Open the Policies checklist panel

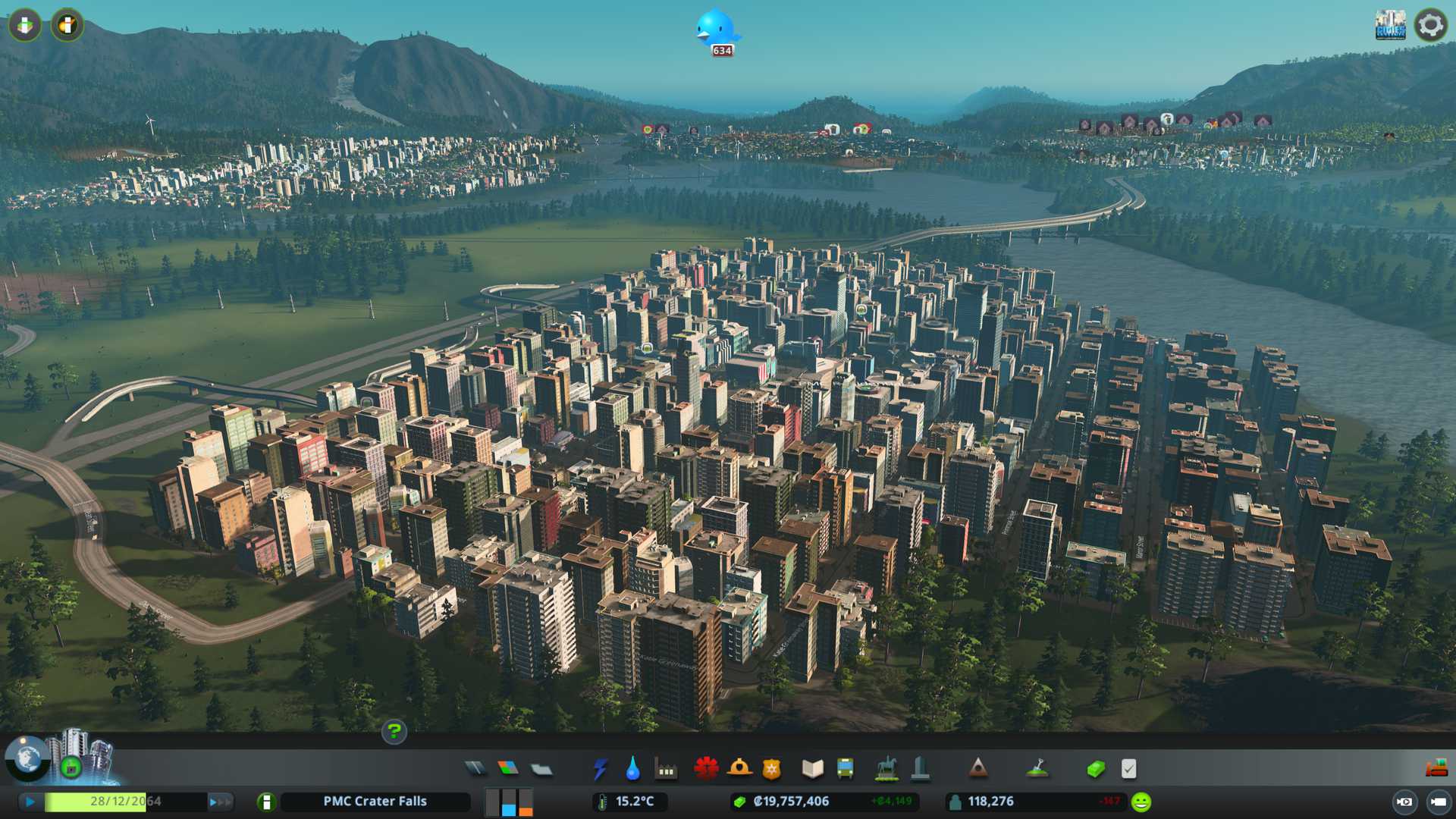[x=1128, y=769]
